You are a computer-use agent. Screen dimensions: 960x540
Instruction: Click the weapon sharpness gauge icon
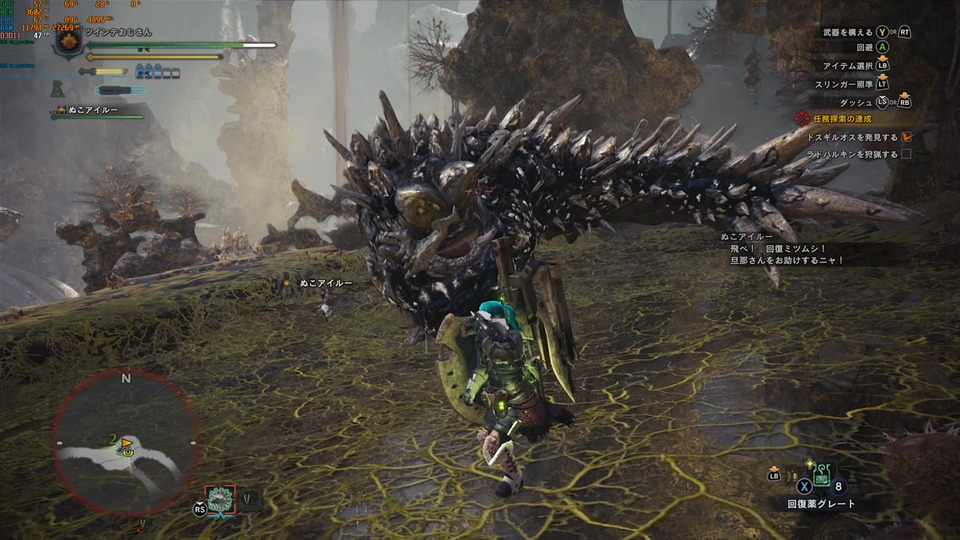coord(102,72)
